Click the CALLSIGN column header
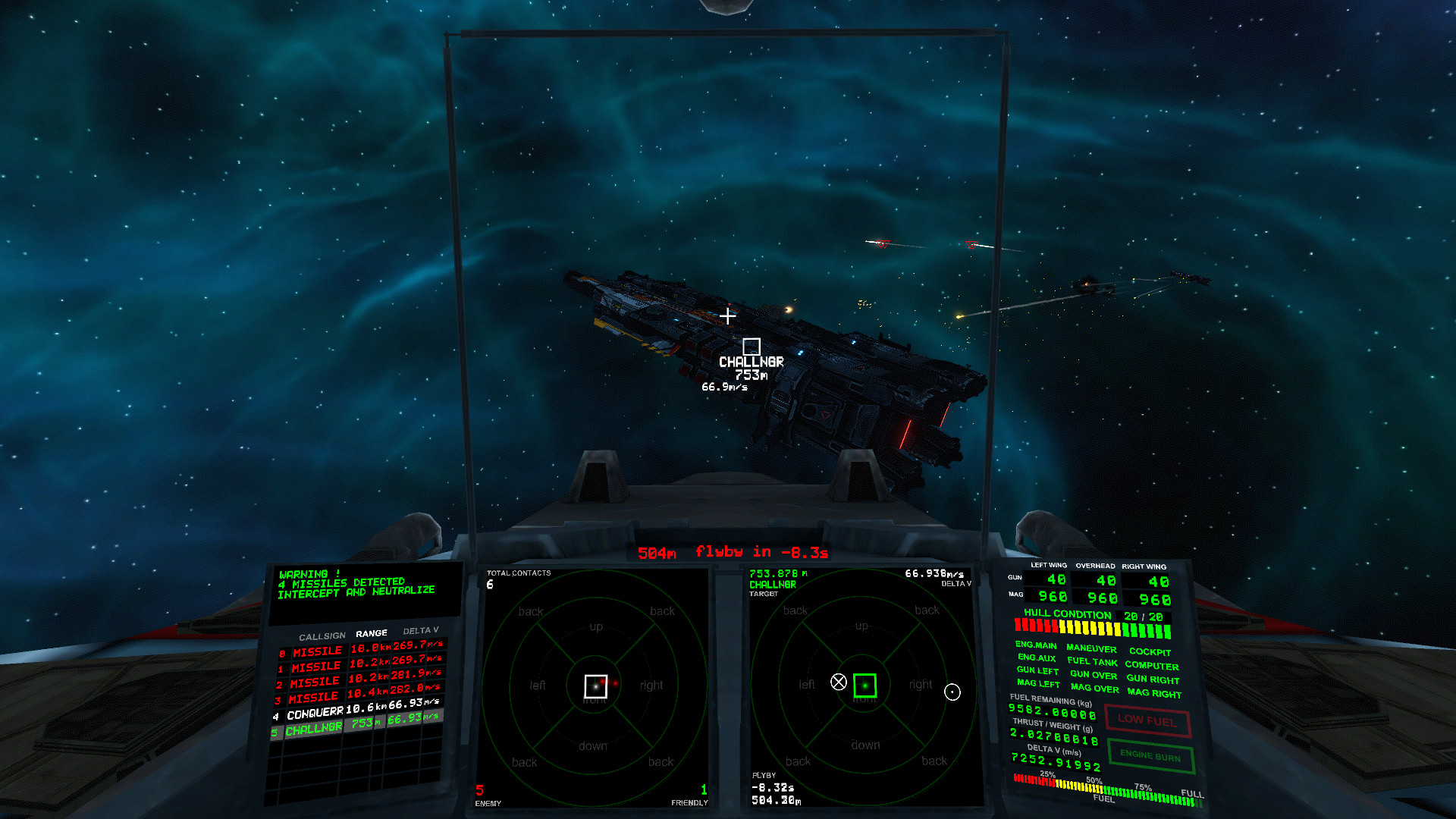Viewport: 1456px width, 819px height. click(x=322, y=636)
